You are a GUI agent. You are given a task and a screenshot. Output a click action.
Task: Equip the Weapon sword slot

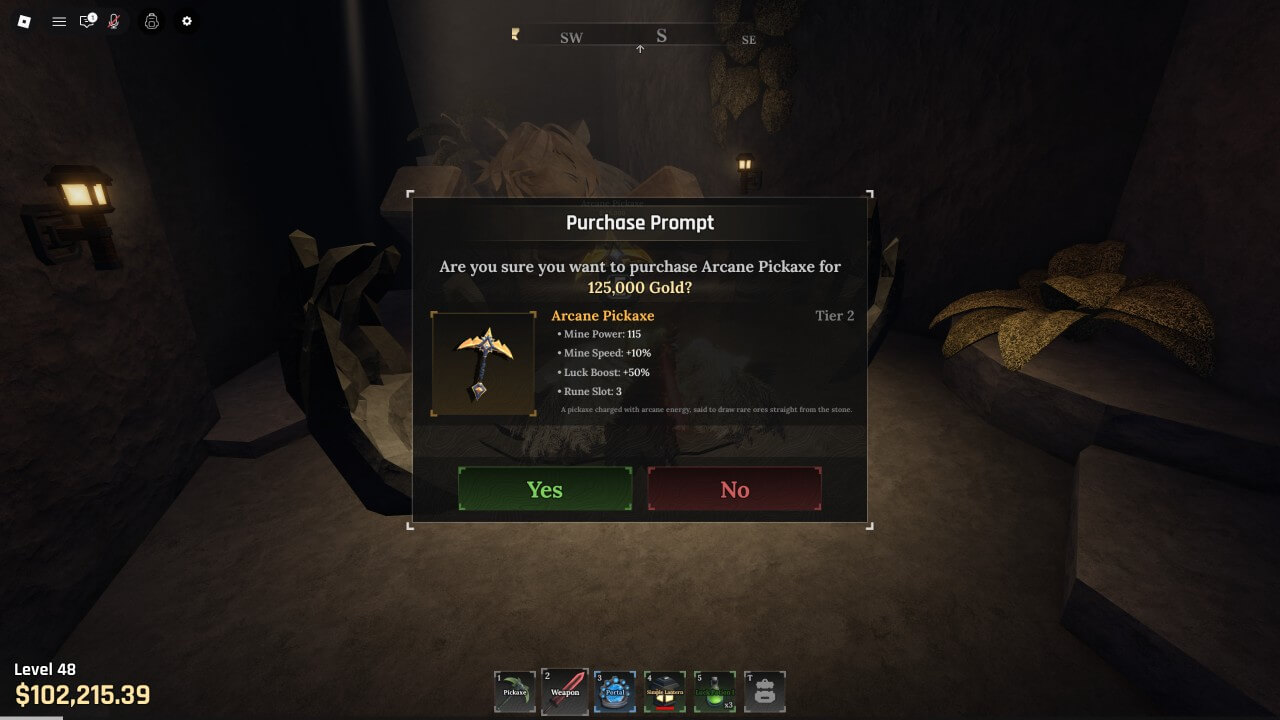tap(565, 691)
